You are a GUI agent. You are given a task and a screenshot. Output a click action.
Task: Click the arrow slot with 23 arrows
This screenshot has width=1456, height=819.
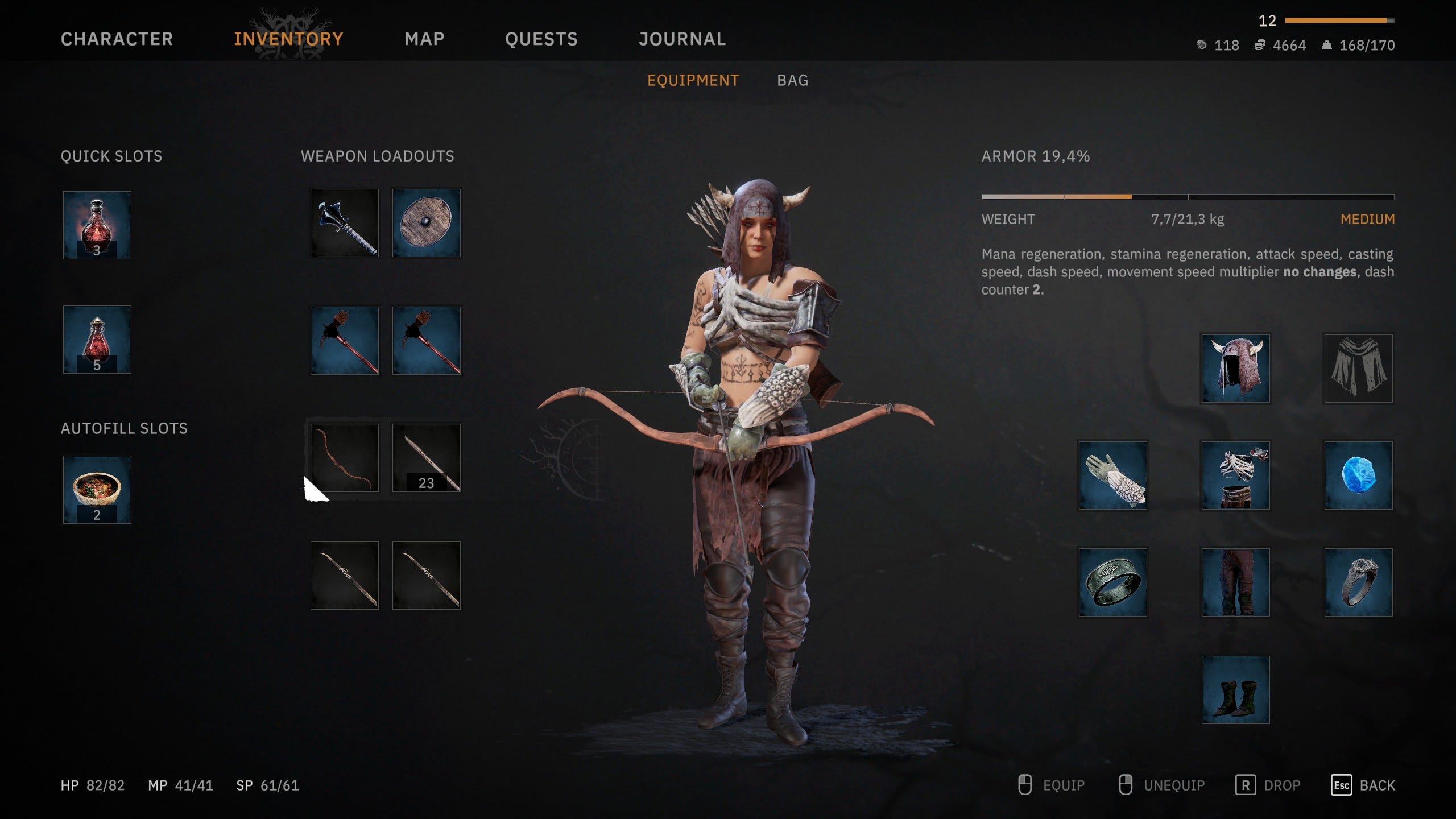426,458
